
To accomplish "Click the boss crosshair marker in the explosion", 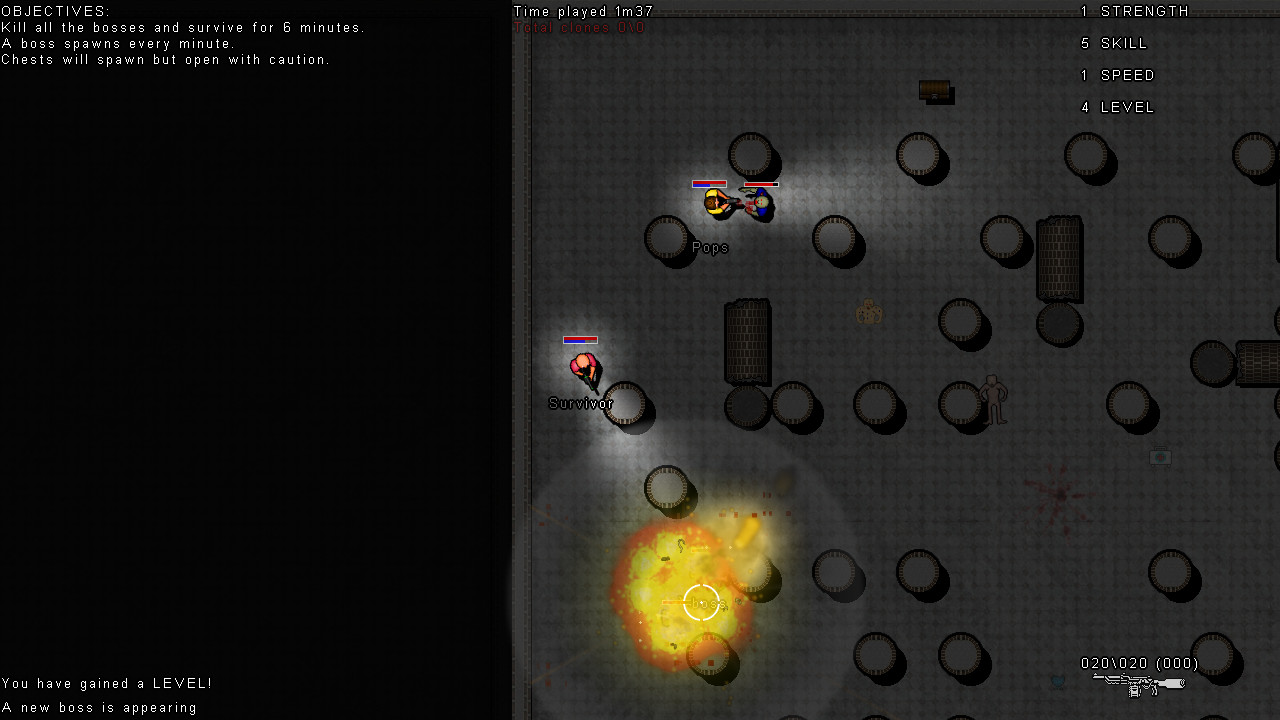I will click(701, 603).
